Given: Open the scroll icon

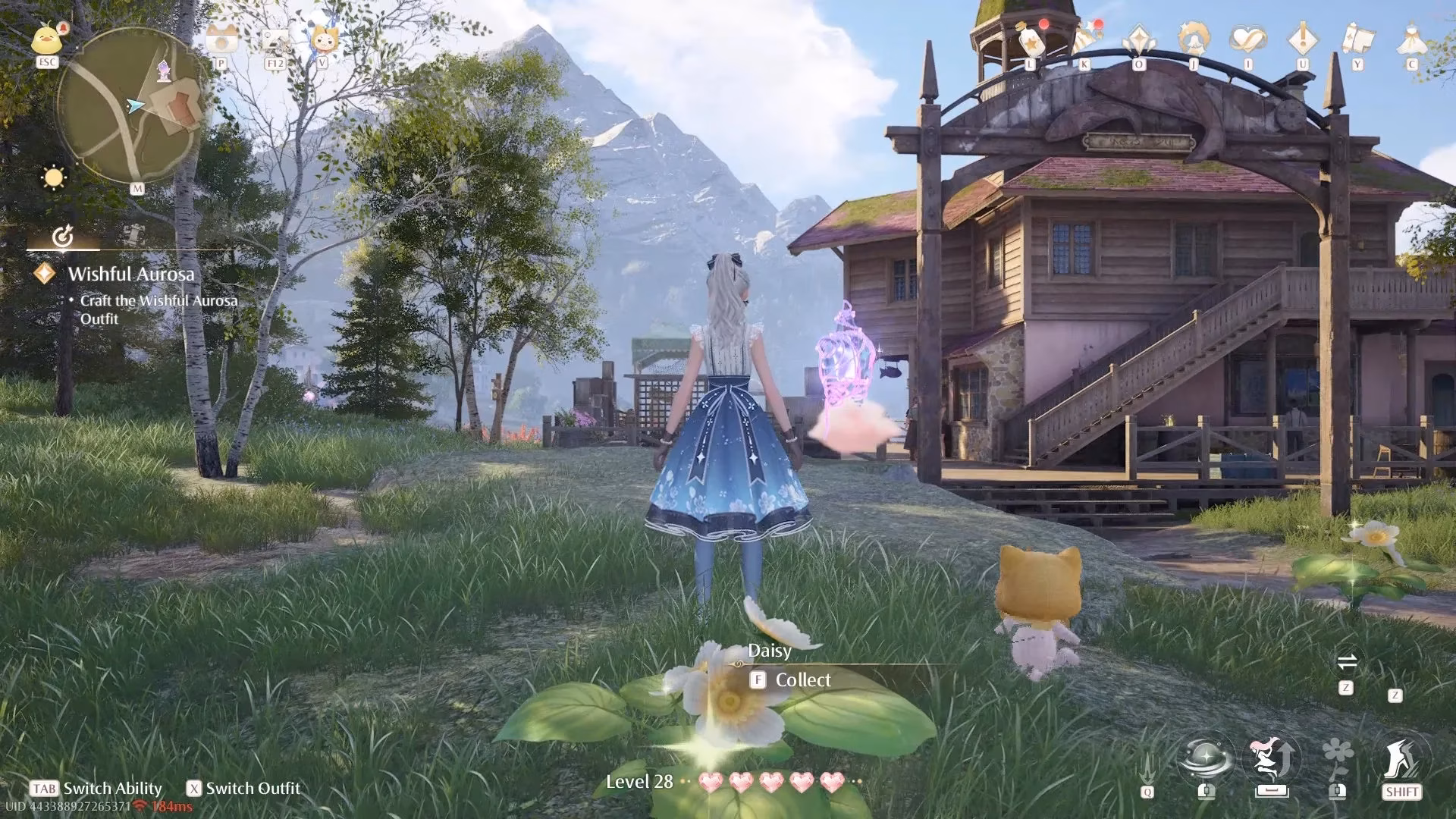Looking at the screenshot, I should click(x=1357, y=39).
